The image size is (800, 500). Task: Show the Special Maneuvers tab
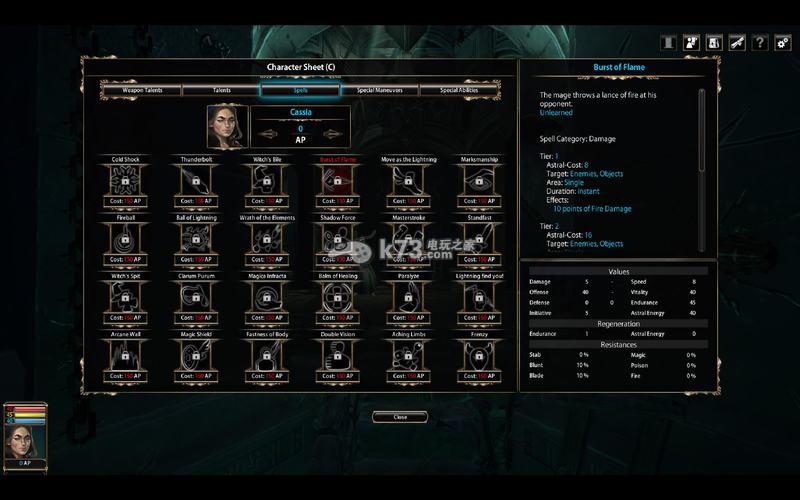pyautogui.click(x=380, y=90)
